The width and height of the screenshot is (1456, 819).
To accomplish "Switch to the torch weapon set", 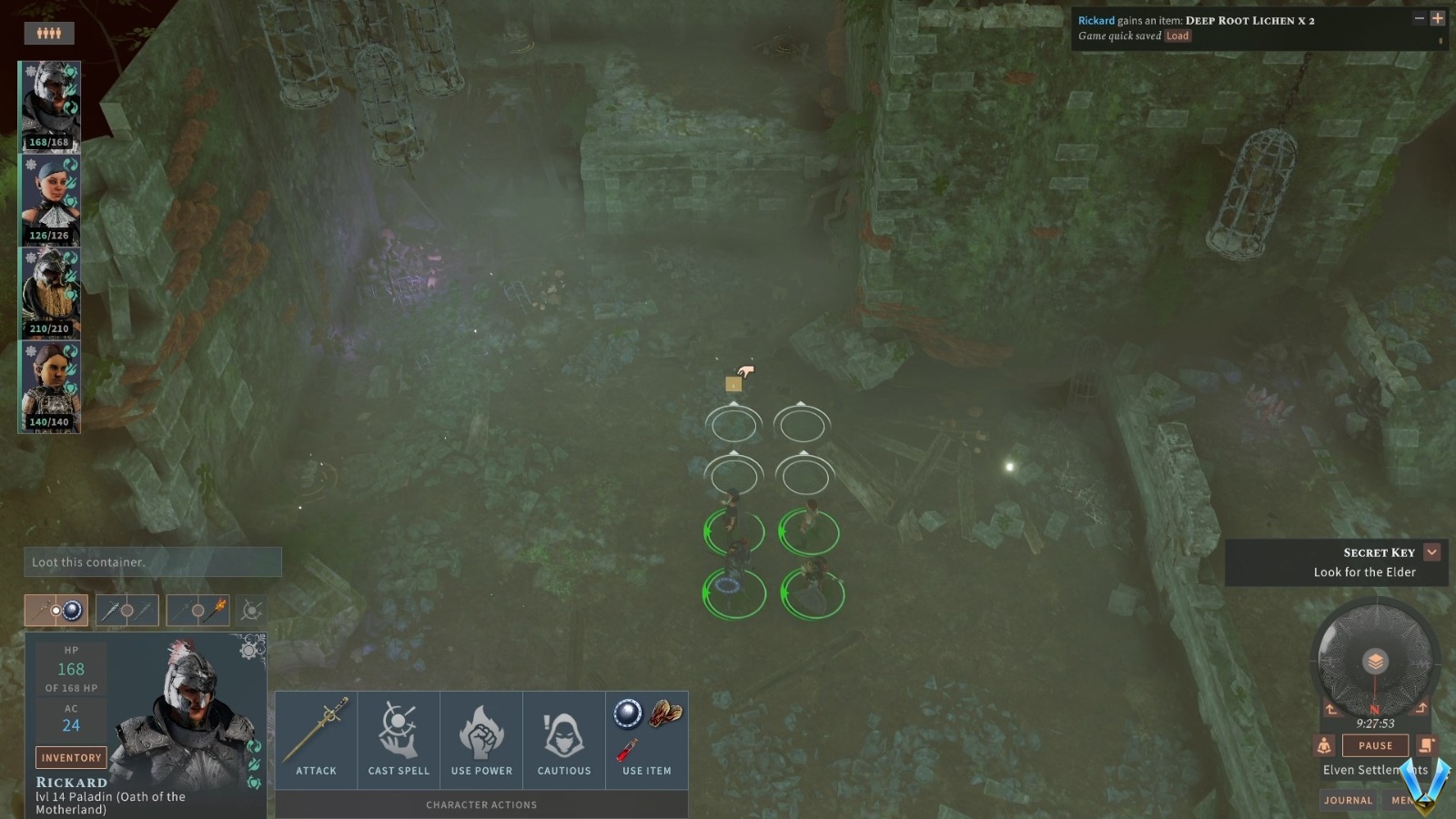I will [198, 610].
